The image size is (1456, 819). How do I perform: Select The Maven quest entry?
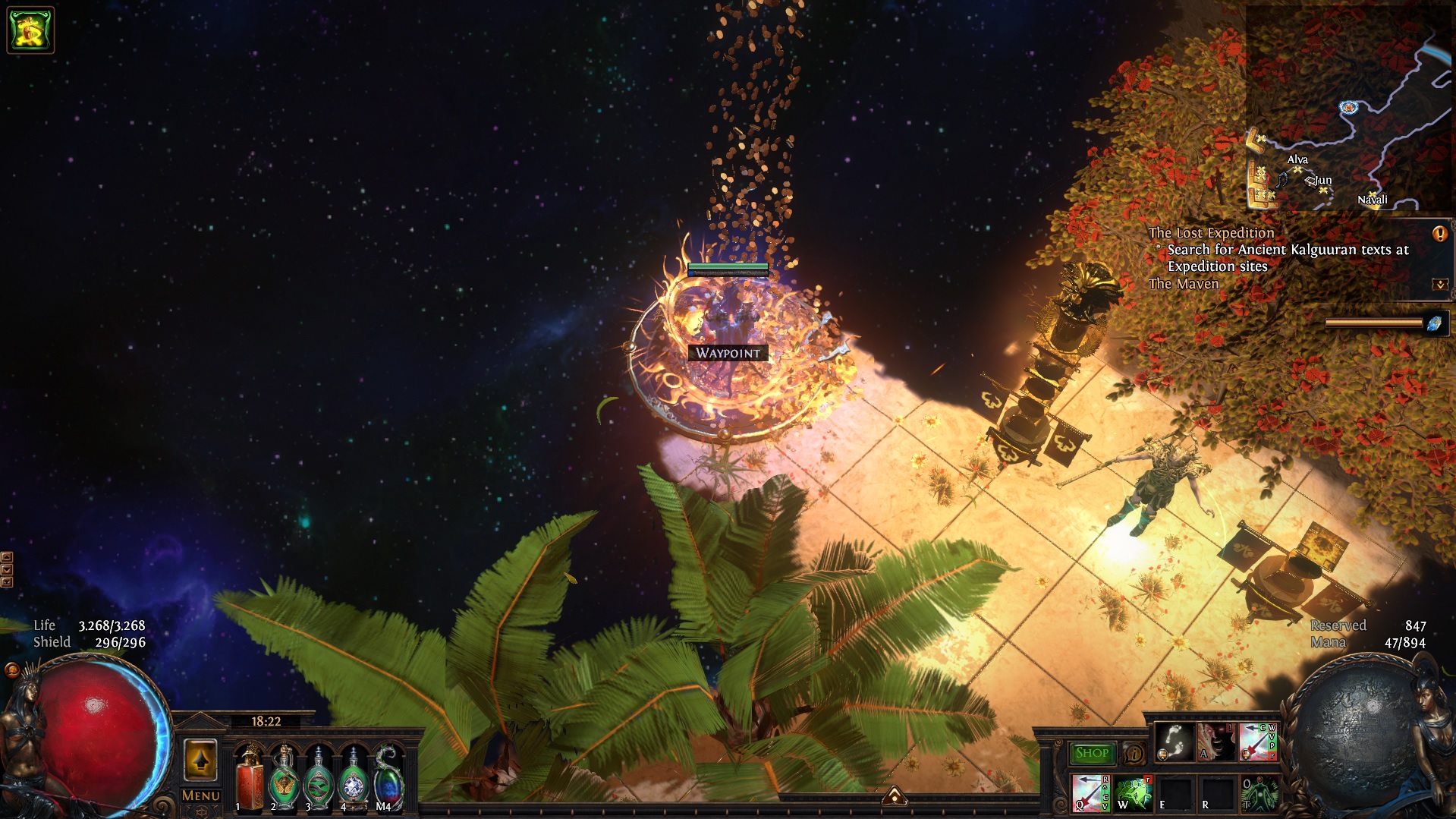tap(1184, 284)
